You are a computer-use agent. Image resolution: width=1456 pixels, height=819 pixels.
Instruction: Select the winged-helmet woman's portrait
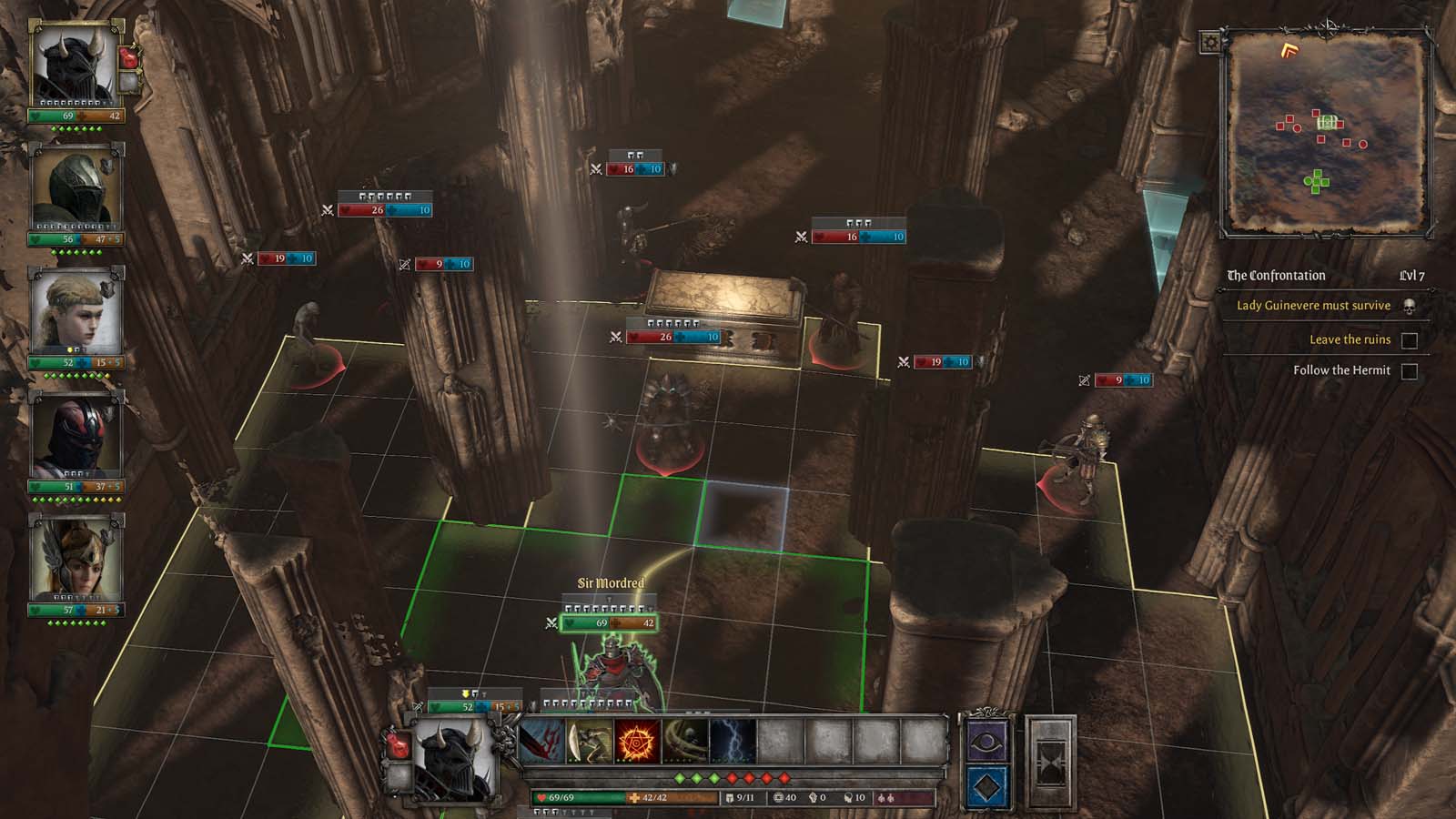pos(75,559)
